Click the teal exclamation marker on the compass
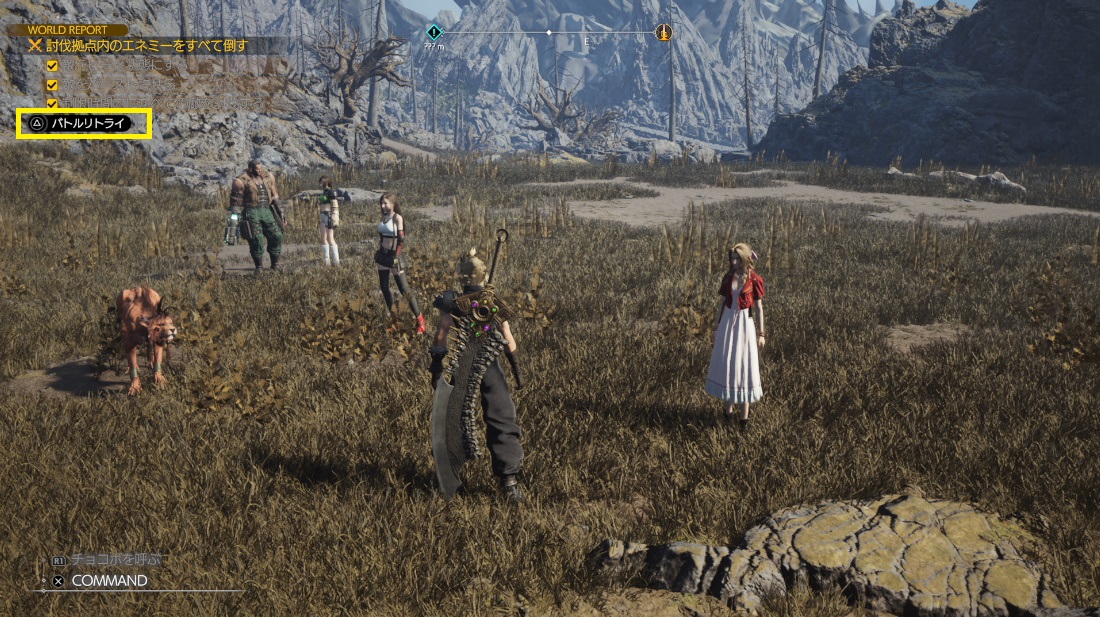 tap(433, 32)
